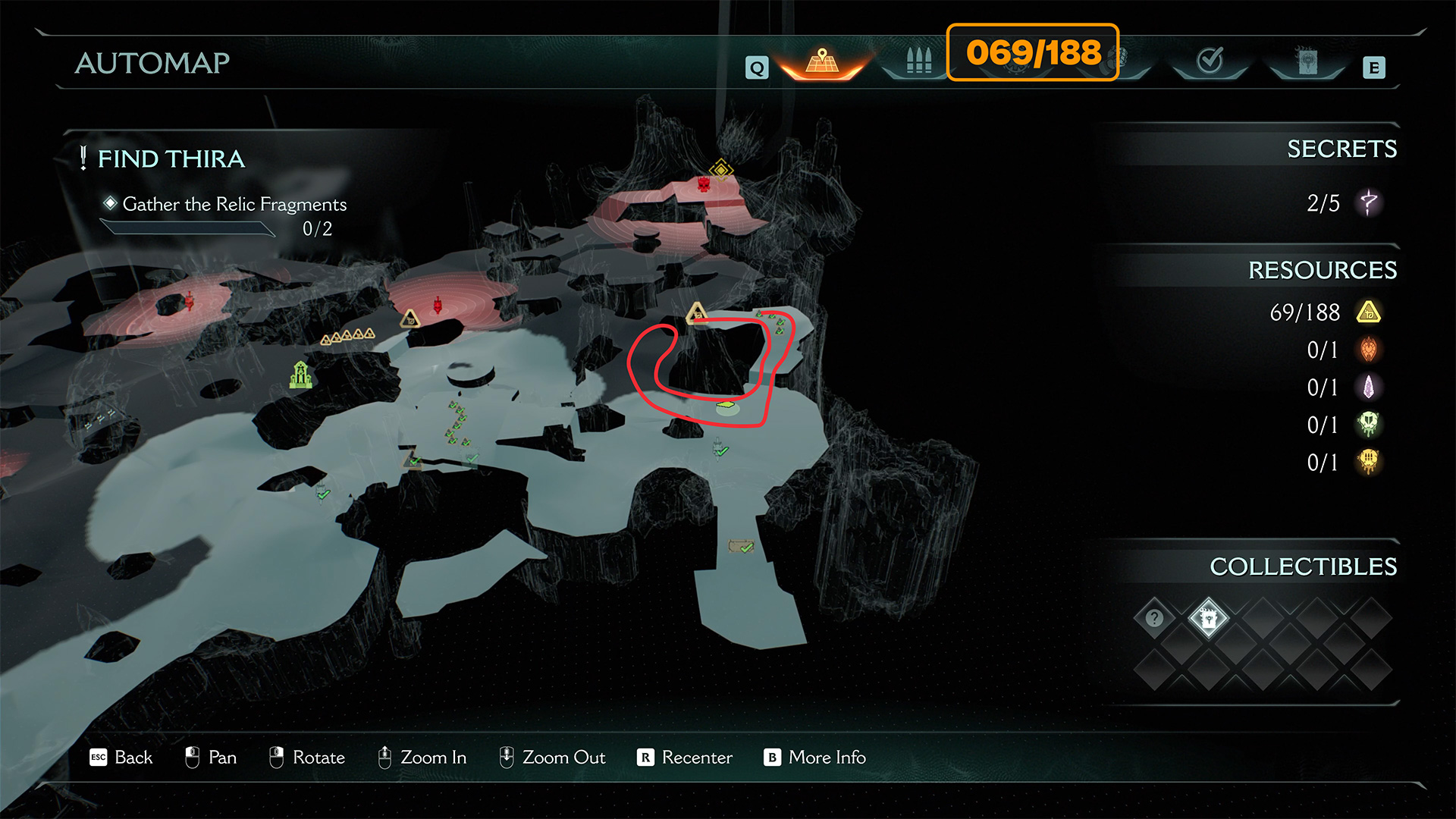Click the Recenter option
The width and height of the screenshot is (1456, 819).
pos(685,758)
